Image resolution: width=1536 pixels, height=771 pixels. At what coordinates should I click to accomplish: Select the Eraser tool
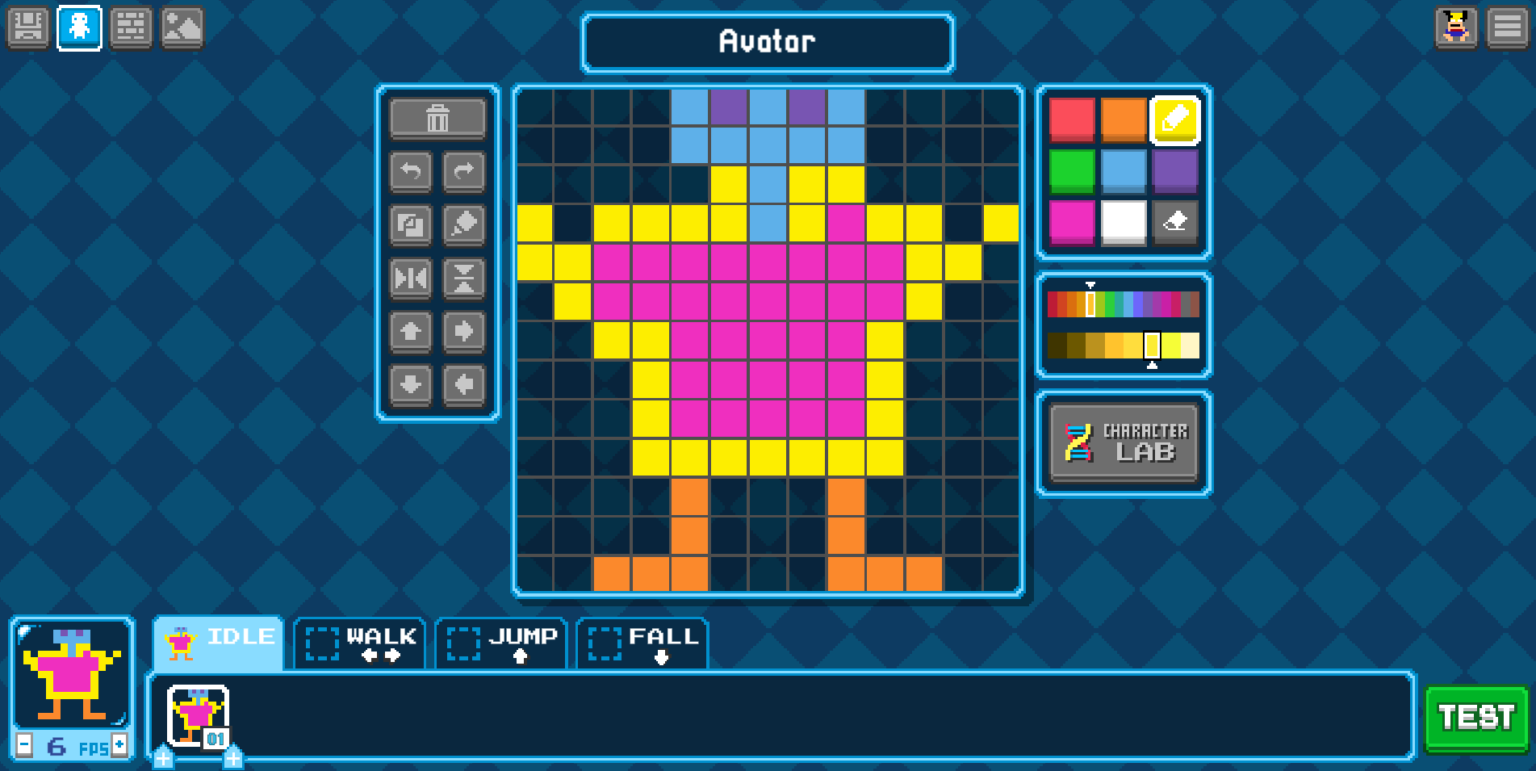click(1174, 221)
